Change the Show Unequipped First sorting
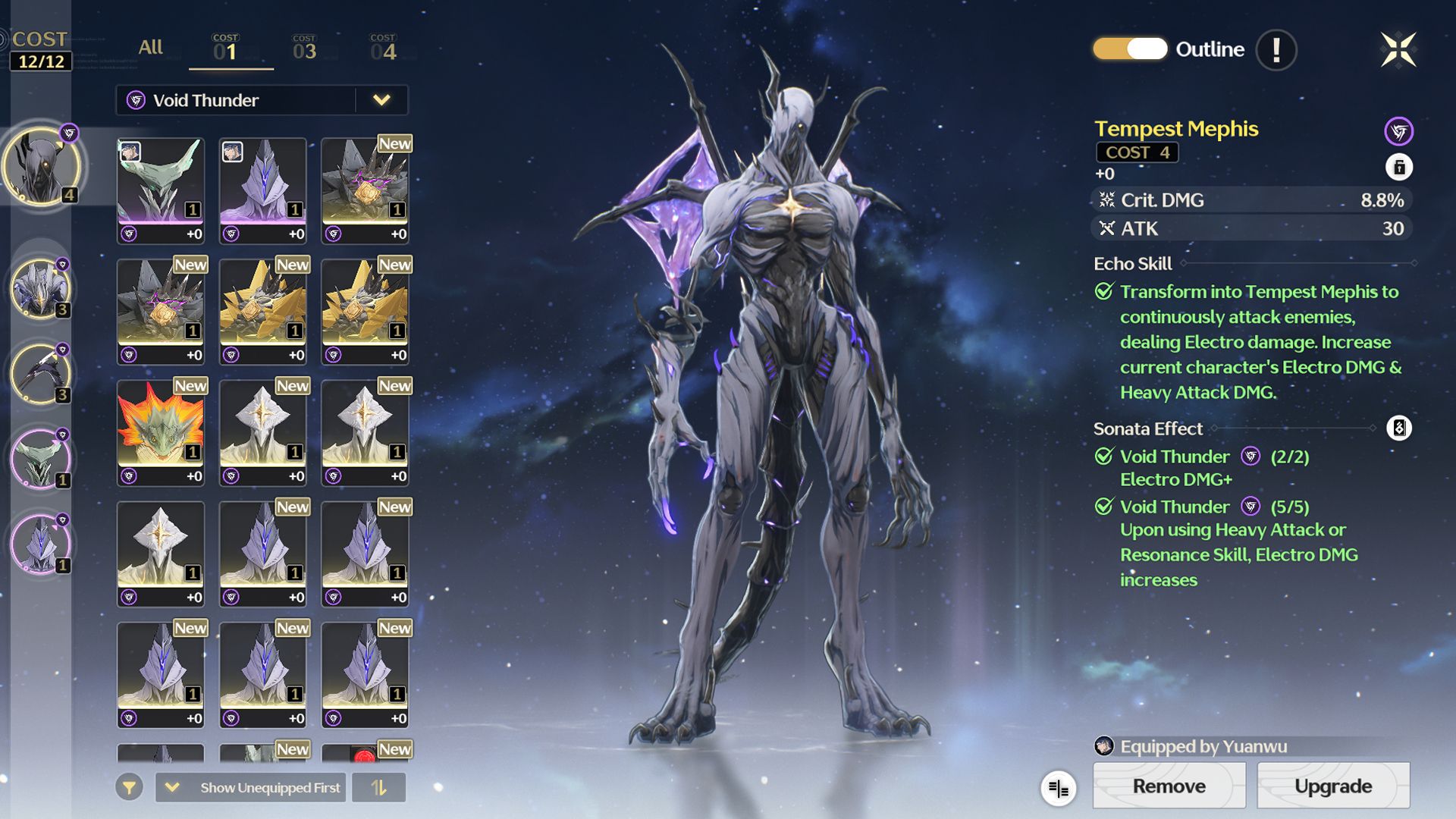This screenshot has width=1456, height=819. [x=250, y=788]
